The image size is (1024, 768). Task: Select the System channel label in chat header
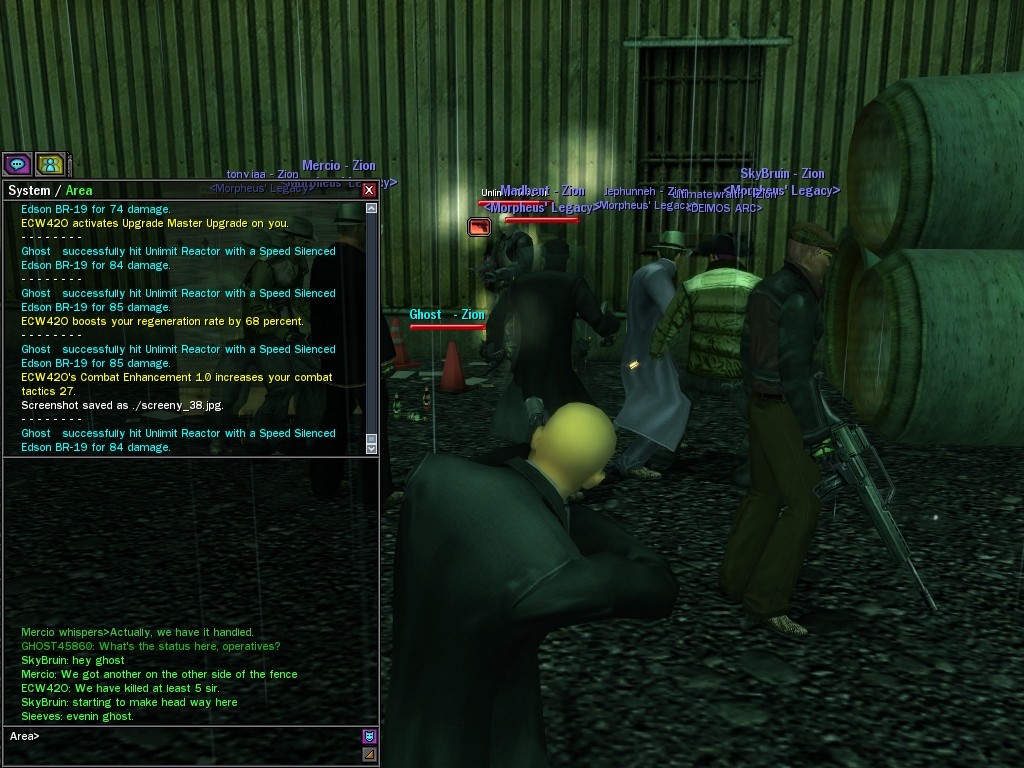click(x=28, y=191)
